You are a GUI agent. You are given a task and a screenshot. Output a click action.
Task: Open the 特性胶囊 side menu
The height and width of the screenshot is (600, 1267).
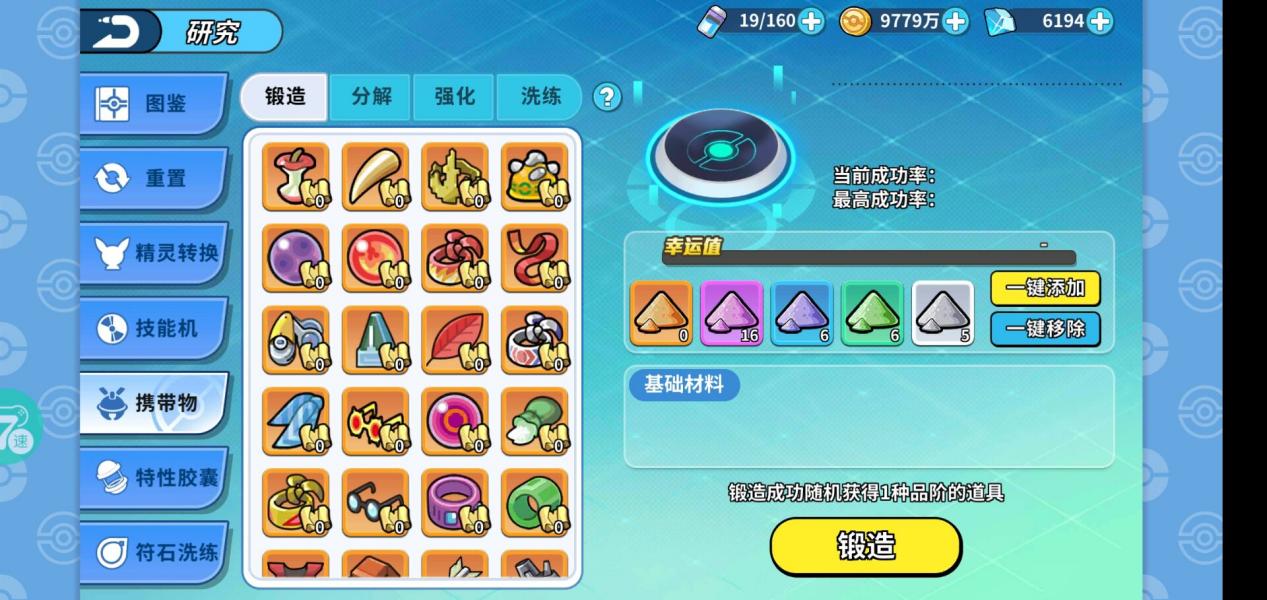click(x=153, y=478)
